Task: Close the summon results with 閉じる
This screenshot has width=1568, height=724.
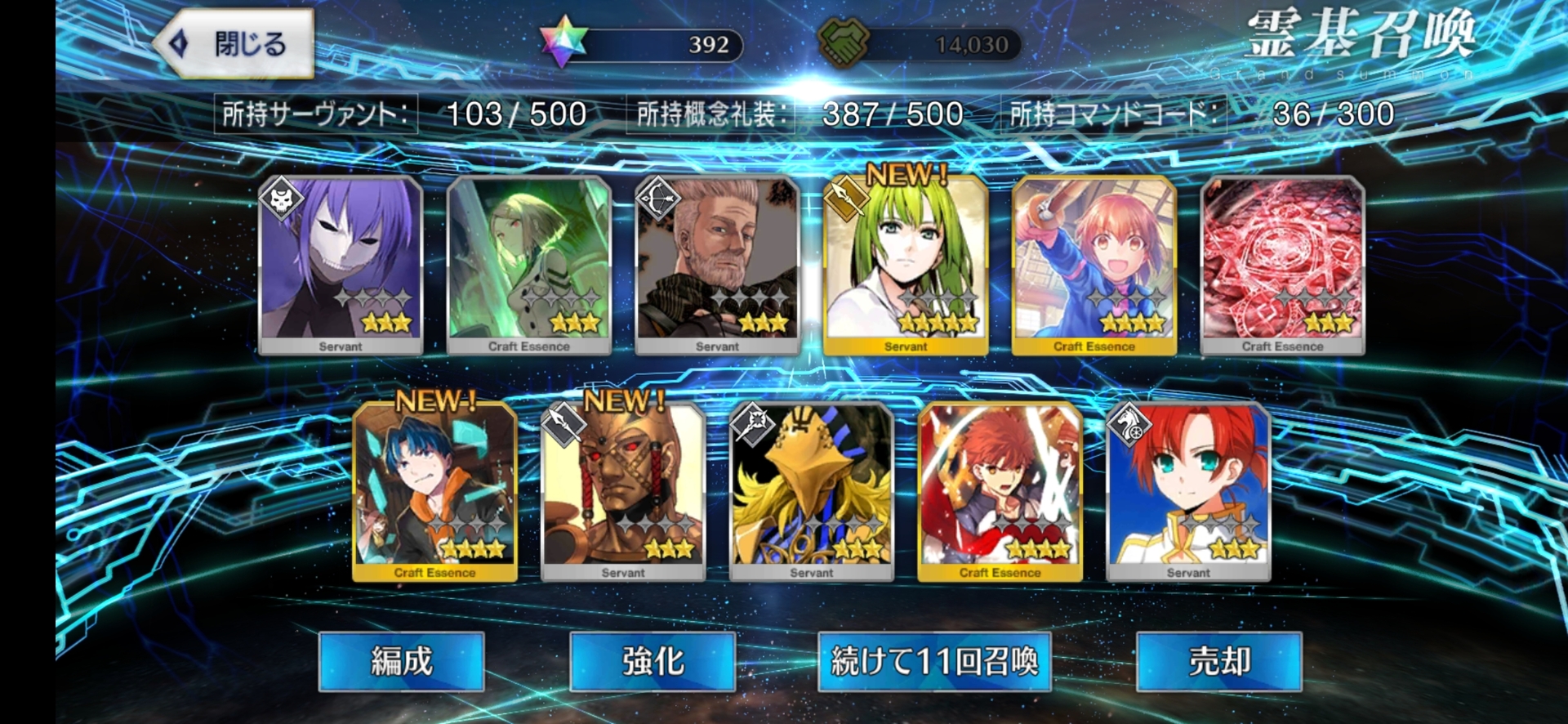Action: coord(234,44)
